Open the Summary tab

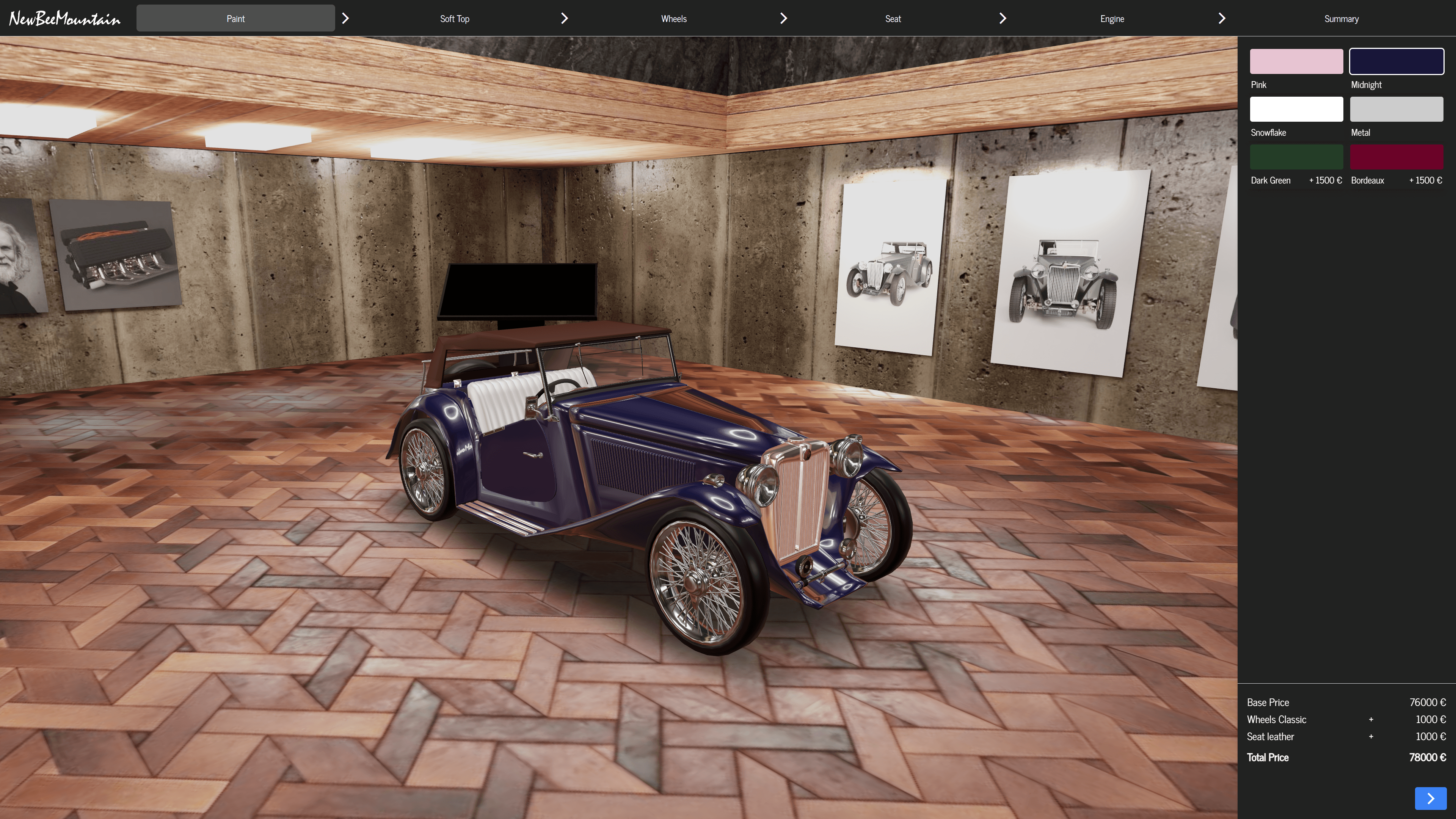tap(1341, 19)
